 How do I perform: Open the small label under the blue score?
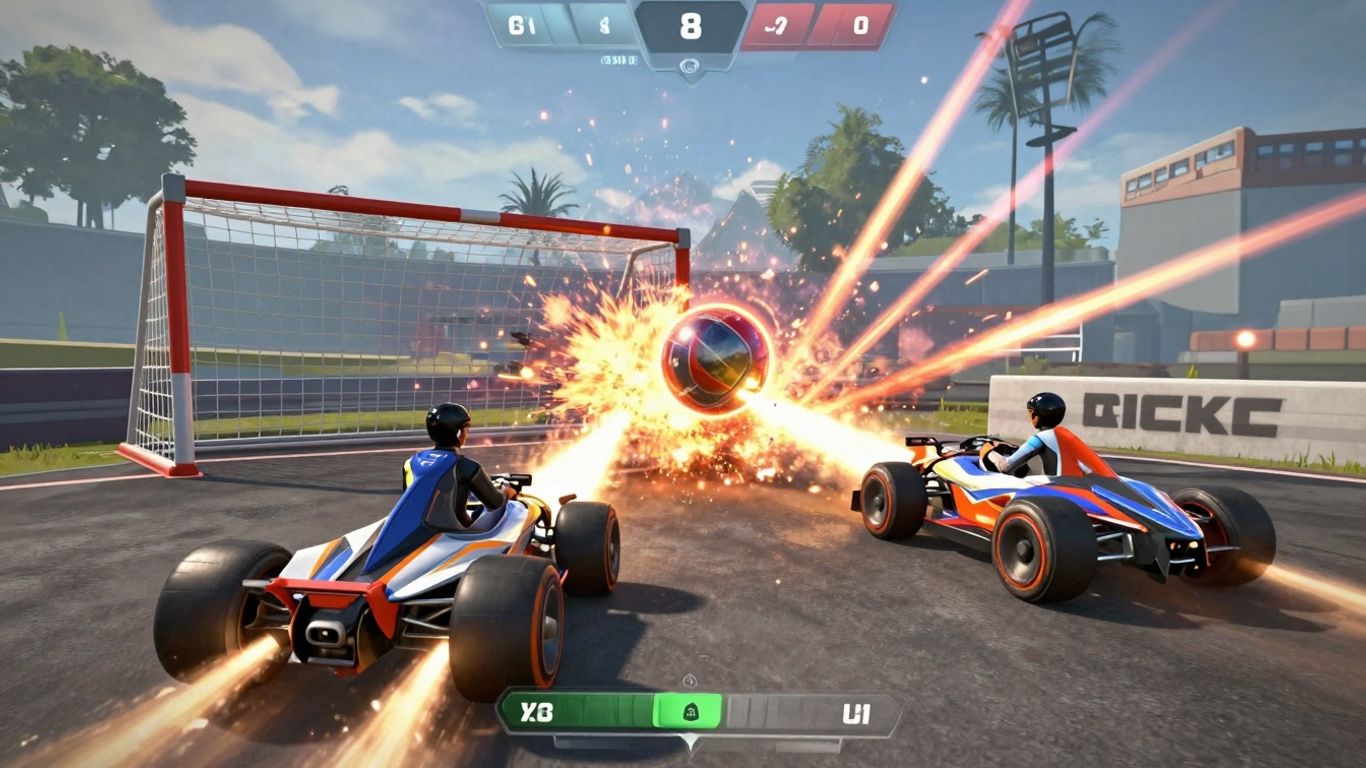pos(620,58)
